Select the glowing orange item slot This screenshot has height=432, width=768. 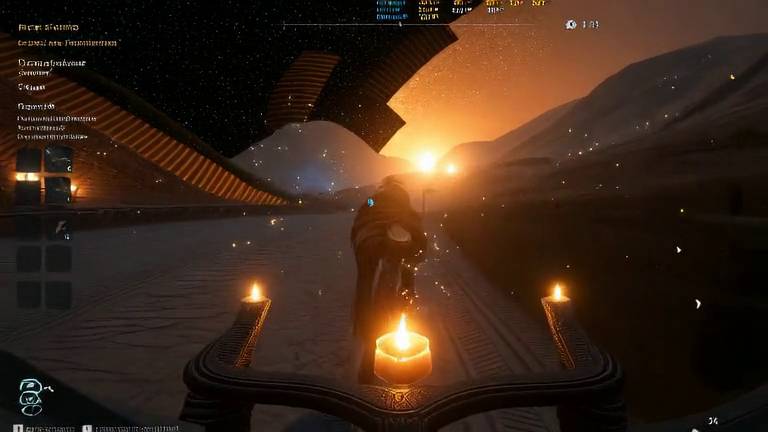click(x=28, y=177)
